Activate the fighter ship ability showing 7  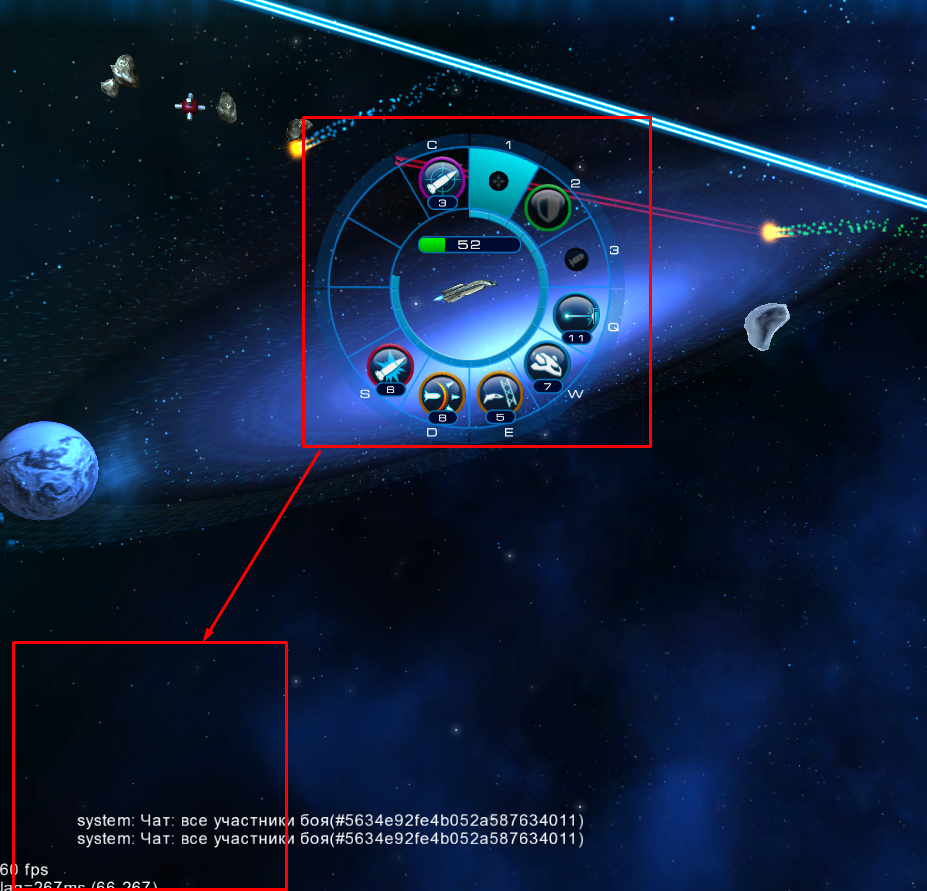click(x=547, y=363)
